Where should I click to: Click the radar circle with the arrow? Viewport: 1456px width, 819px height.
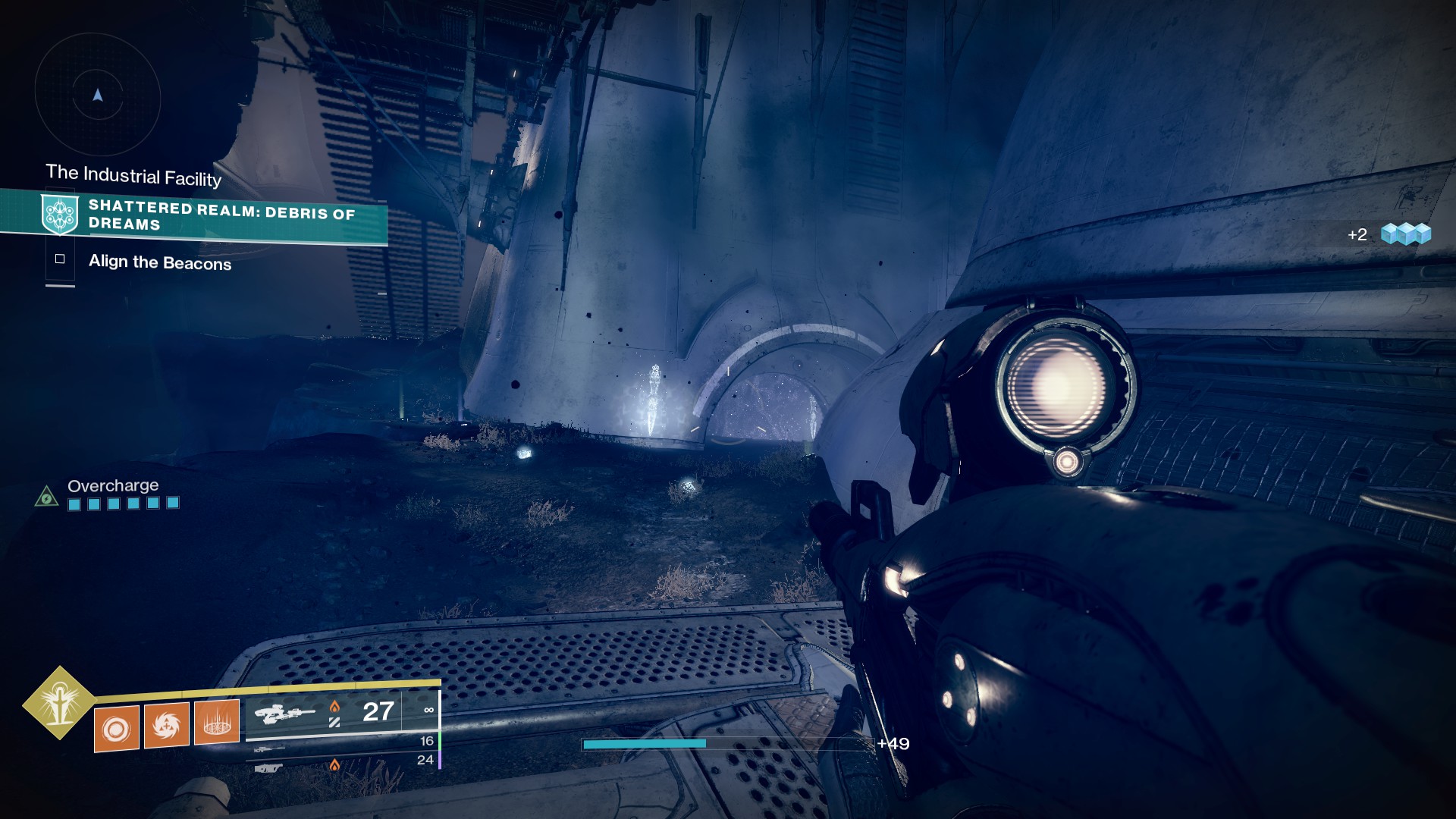98,95
